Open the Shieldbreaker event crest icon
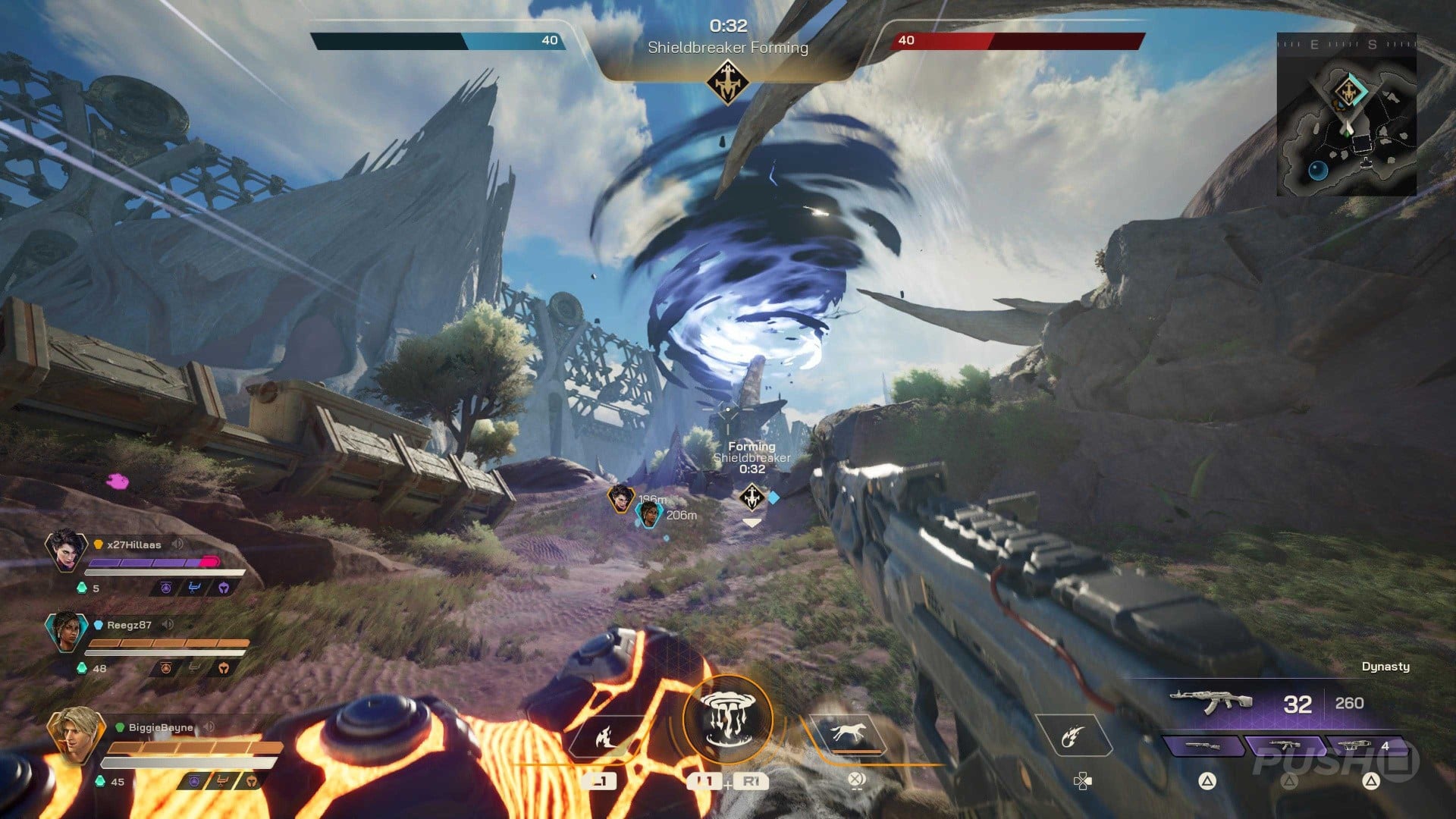This screenshot has width=1456, height=819. (728, 78)
